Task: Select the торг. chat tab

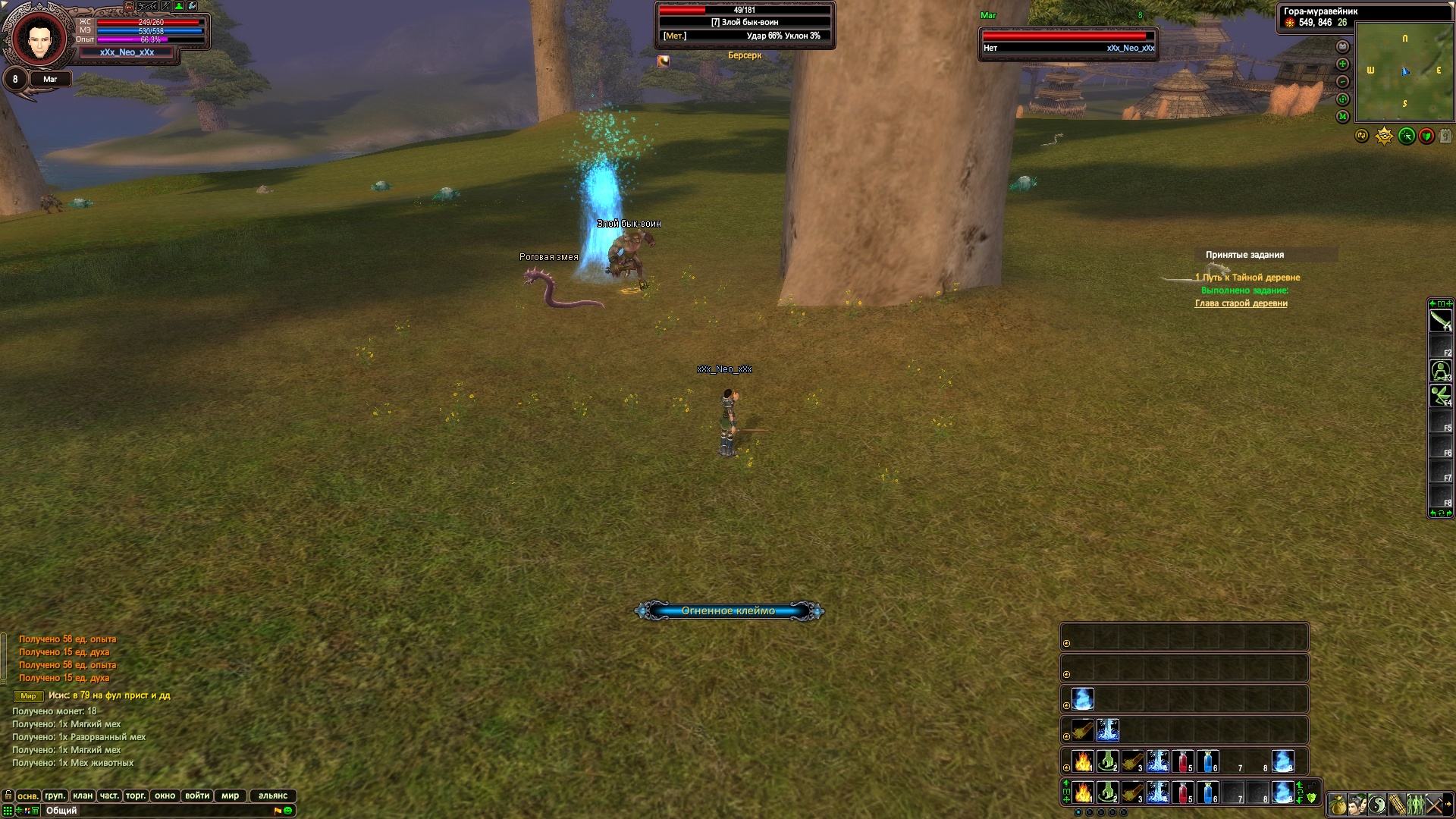Action: pyautogui.click(x=136, y=795)
